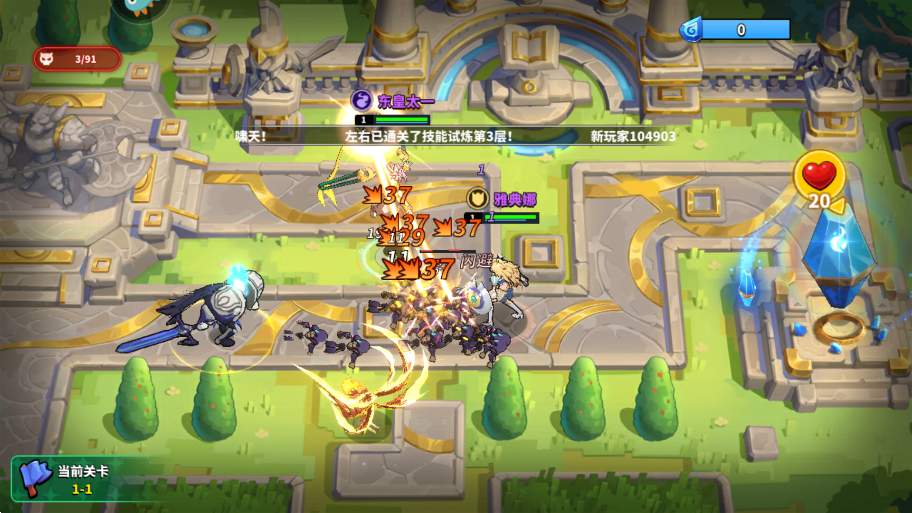This screenshot has width=912, height=513.
Task: Select the hero tag 东皇太一
Action: [395, 101]
